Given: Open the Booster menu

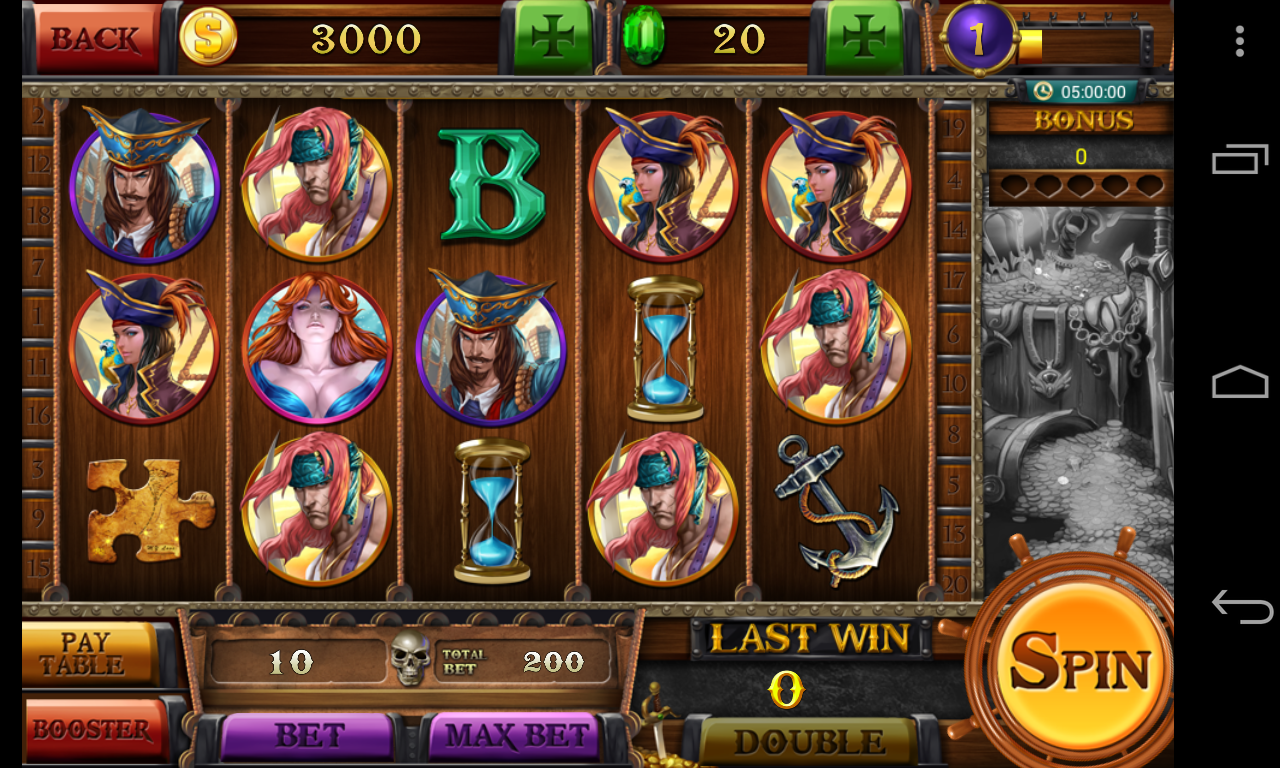Looking at the screenshot, I should (x=93, y=730).
